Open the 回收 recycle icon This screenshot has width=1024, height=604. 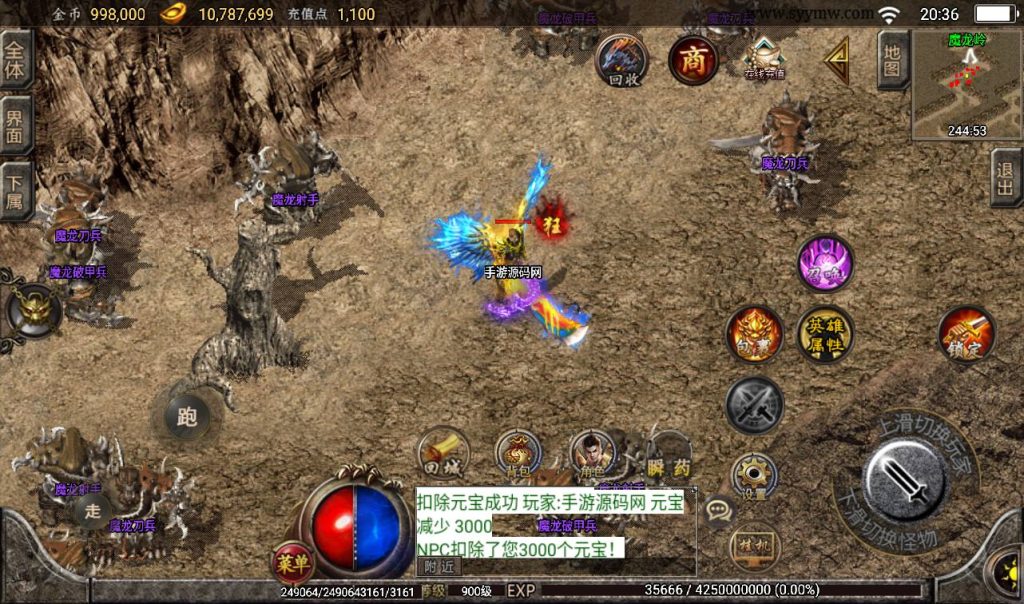point(621,60)
